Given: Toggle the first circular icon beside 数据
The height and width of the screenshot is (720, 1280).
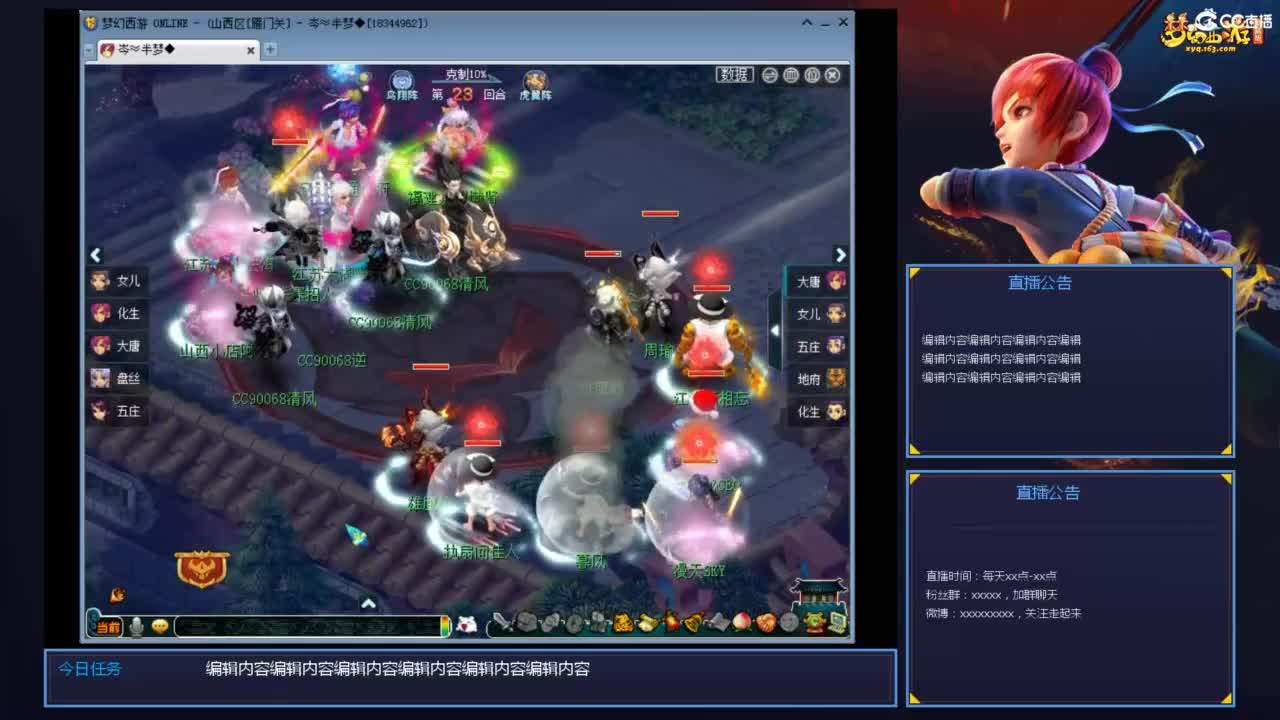Looking at the screenshot, I should 770,75.
